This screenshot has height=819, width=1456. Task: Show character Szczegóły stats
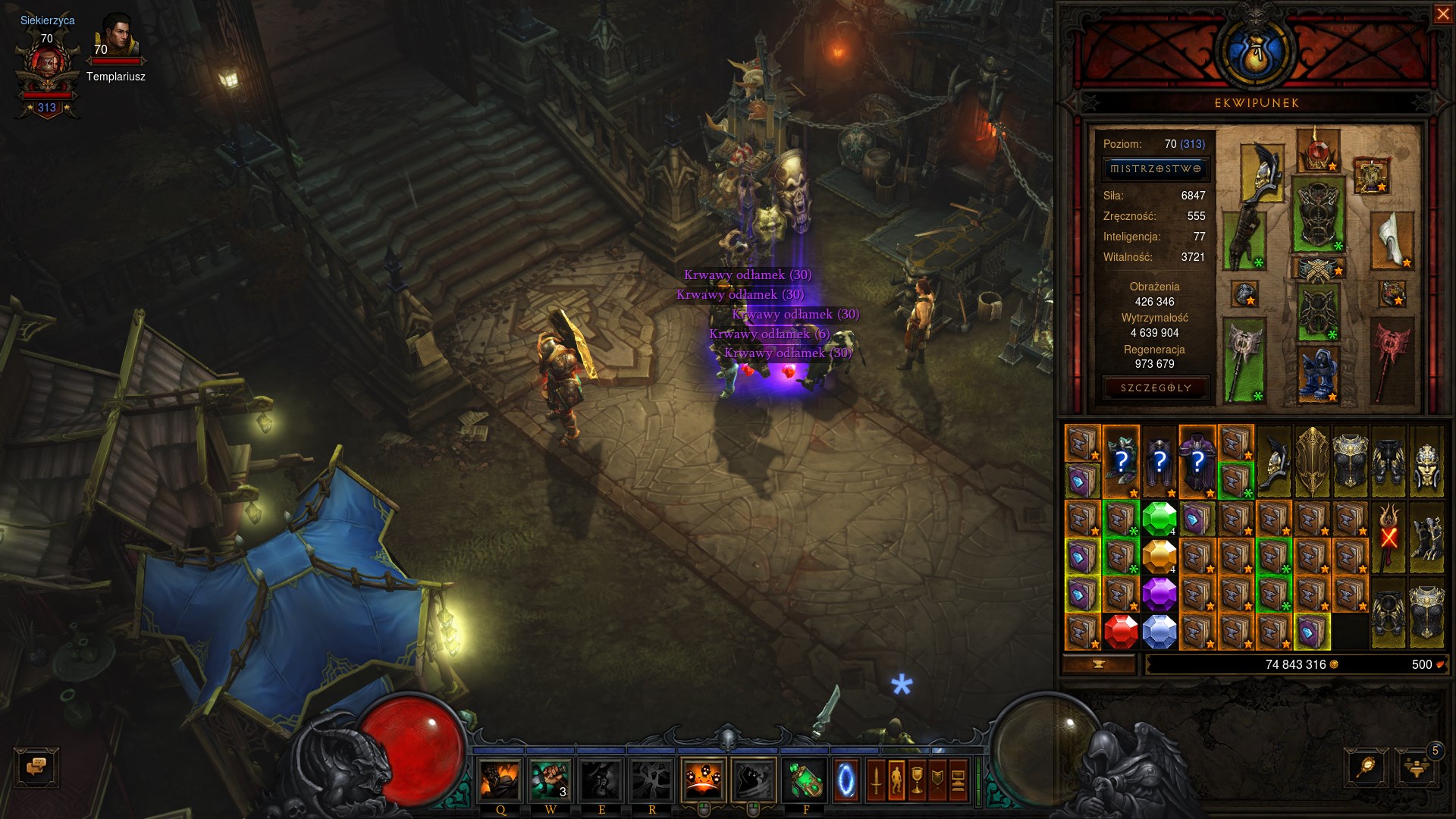1156,388
